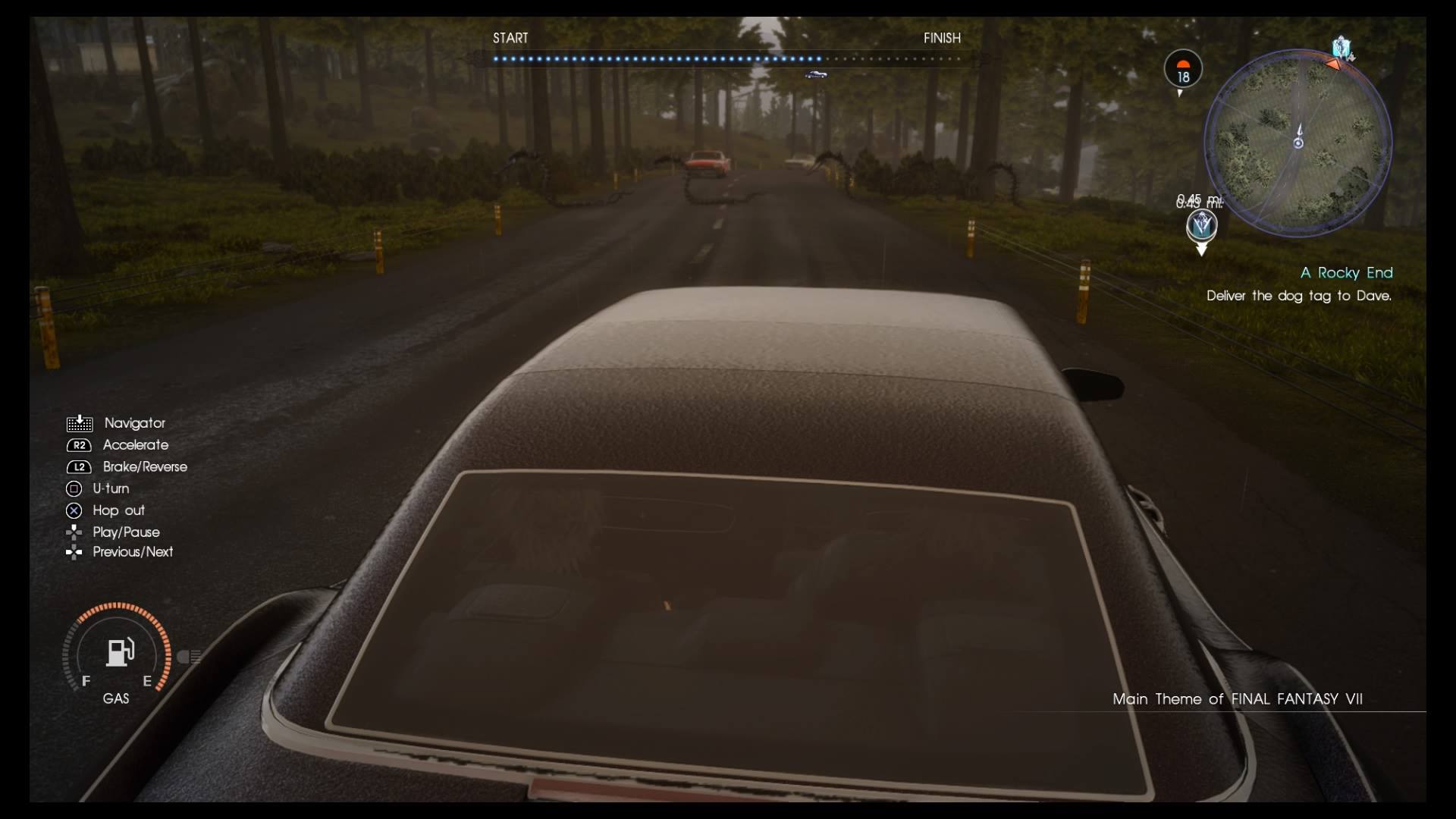Click the Main Theme of FINAL FANTASY VII track title
Screen dimensions: 1456x819
click(1237, 699)
